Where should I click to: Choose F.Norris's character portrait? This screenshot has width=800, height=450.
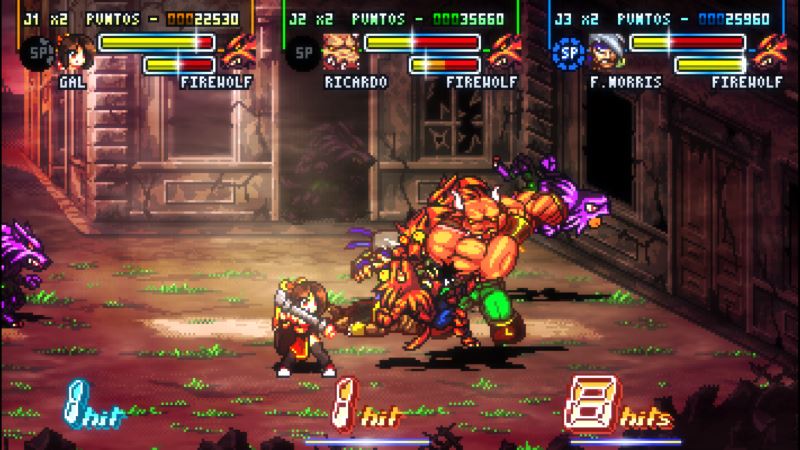click(x=602, y=50)
